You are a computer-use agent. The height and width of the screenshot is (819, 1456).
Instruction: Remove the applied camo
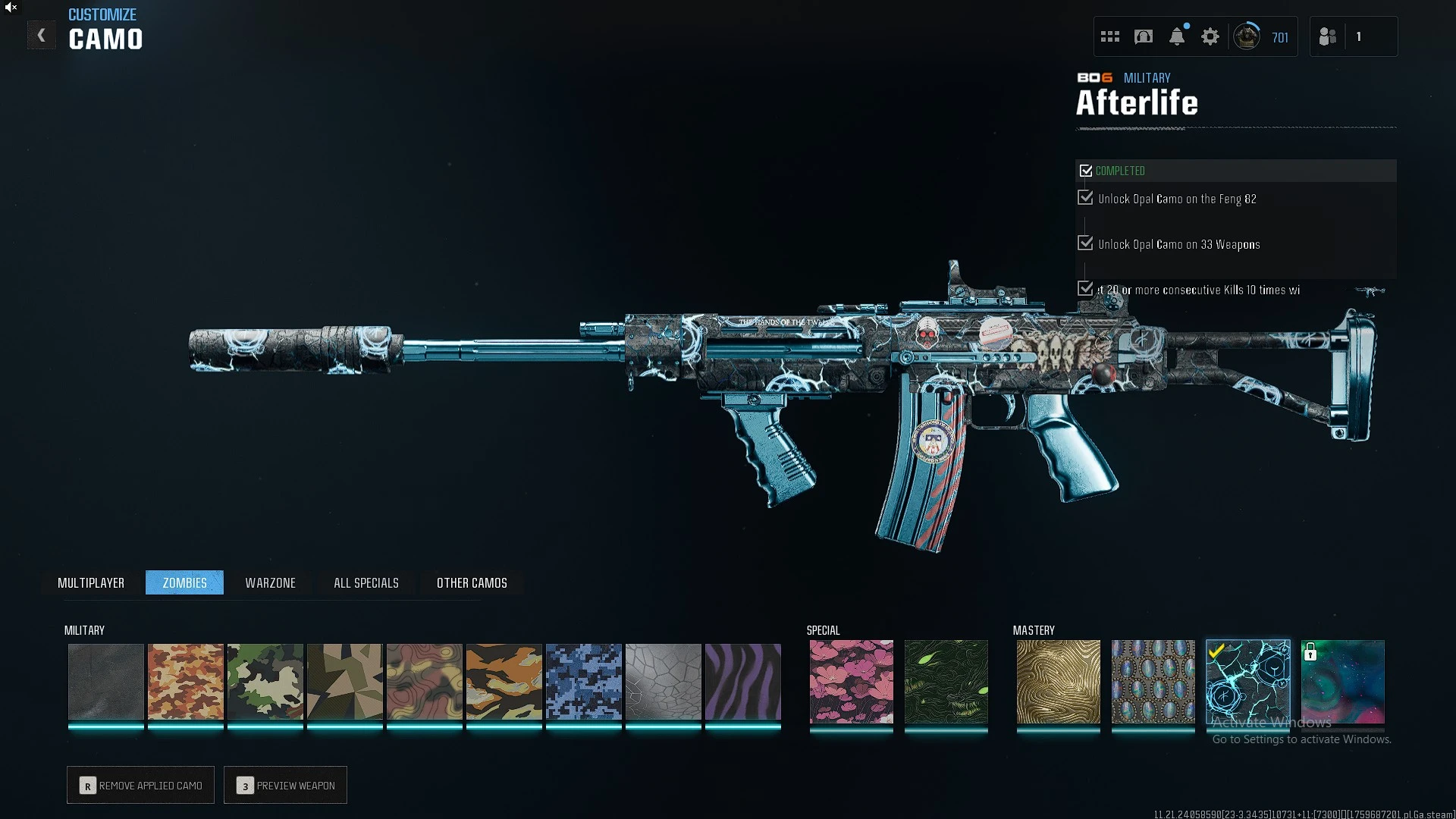pyautogui.click(x=141, y=785)
